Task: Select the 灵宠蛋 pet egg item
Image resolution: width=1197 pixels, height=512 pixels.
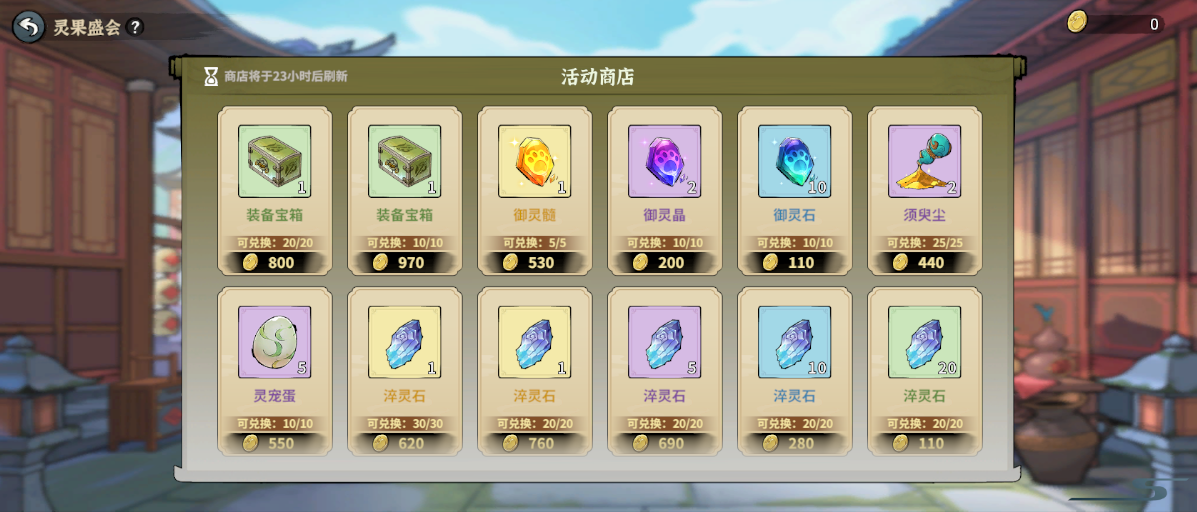Action: tap(274, 343)
